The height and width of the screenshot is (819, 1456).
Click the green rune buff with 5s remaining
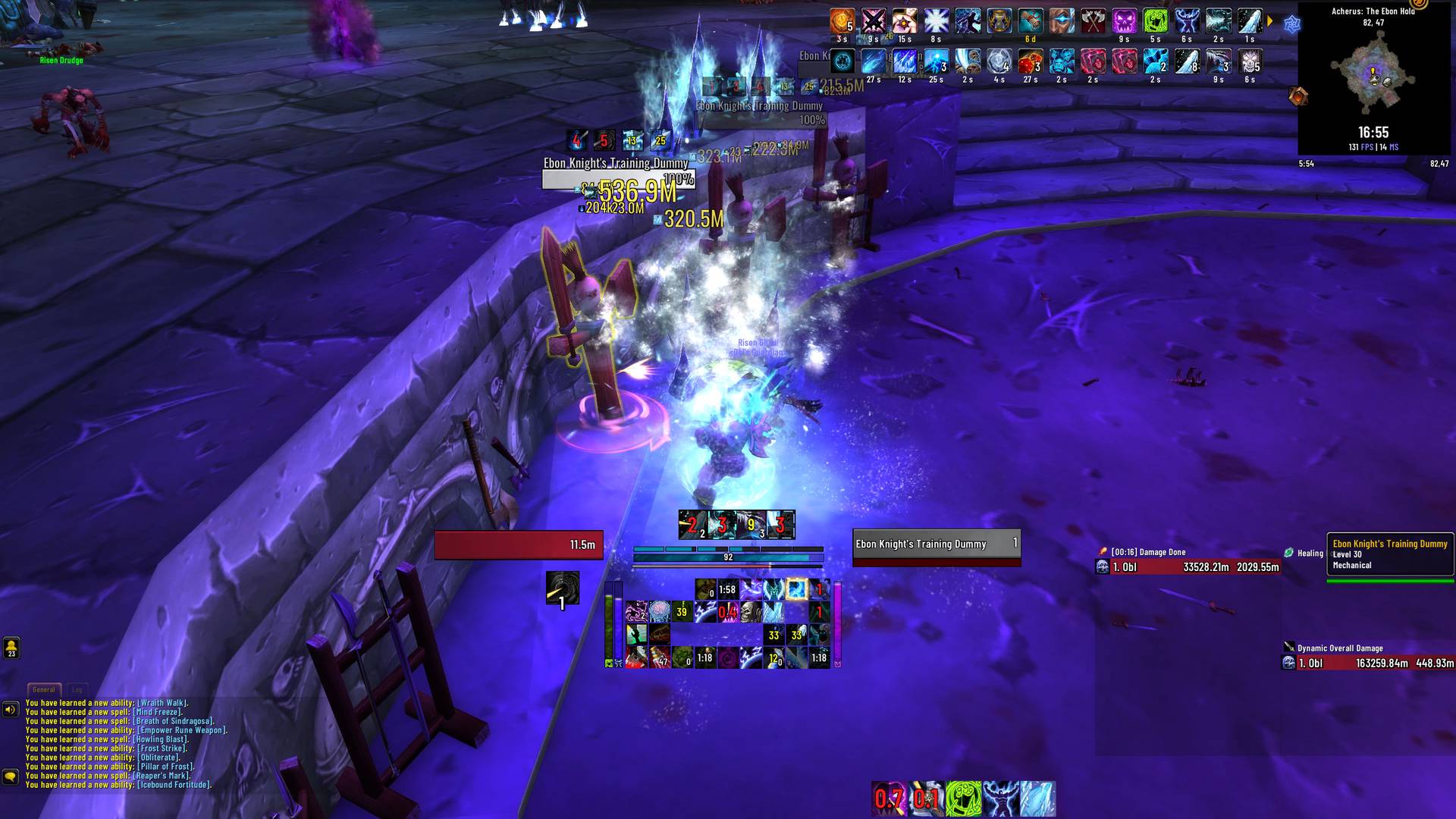tap(1156, 20)
